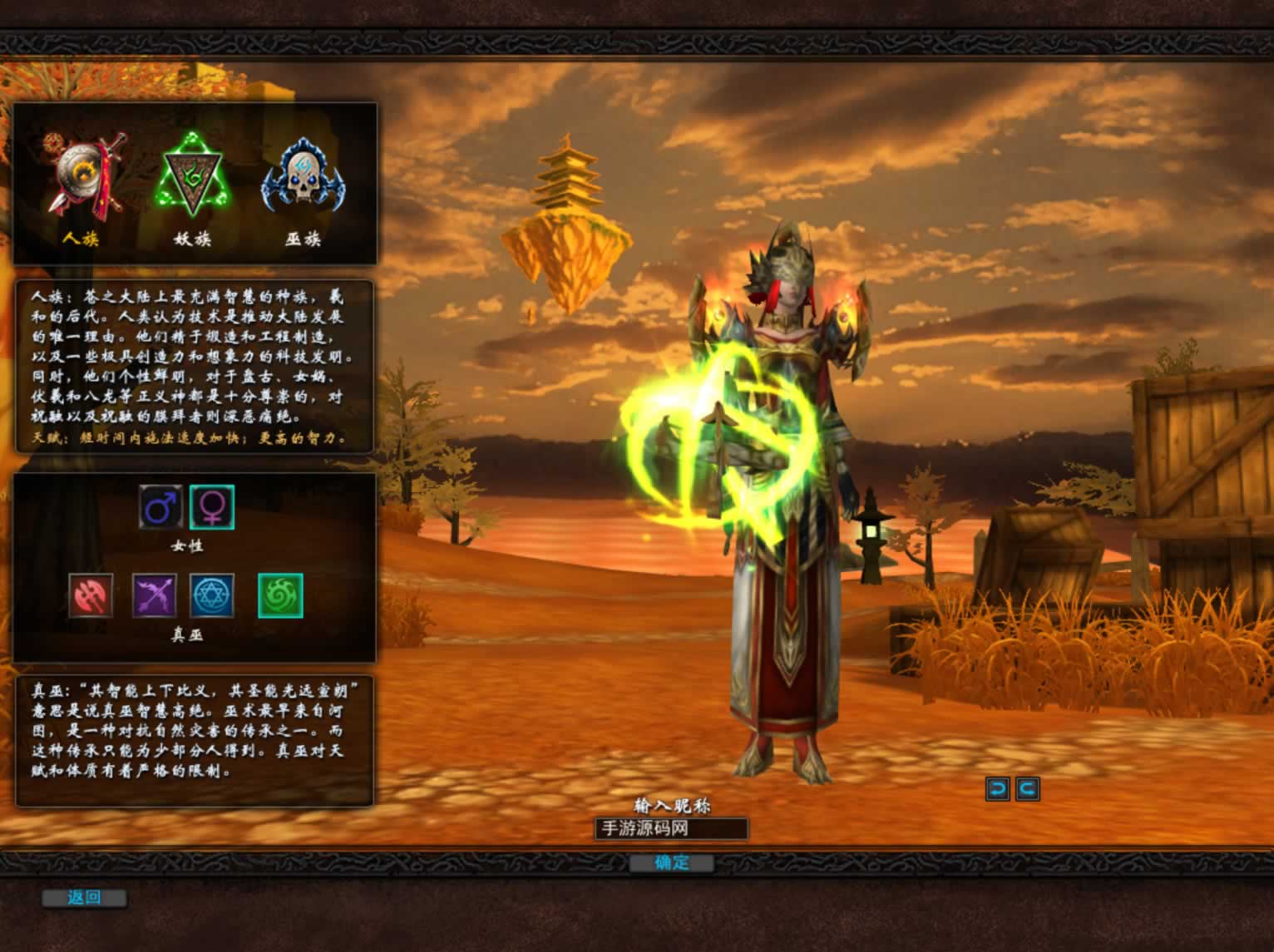Confirm character with 确定 button
Viewport: 1274px width, 952px height.
click(x=671, y=863)
